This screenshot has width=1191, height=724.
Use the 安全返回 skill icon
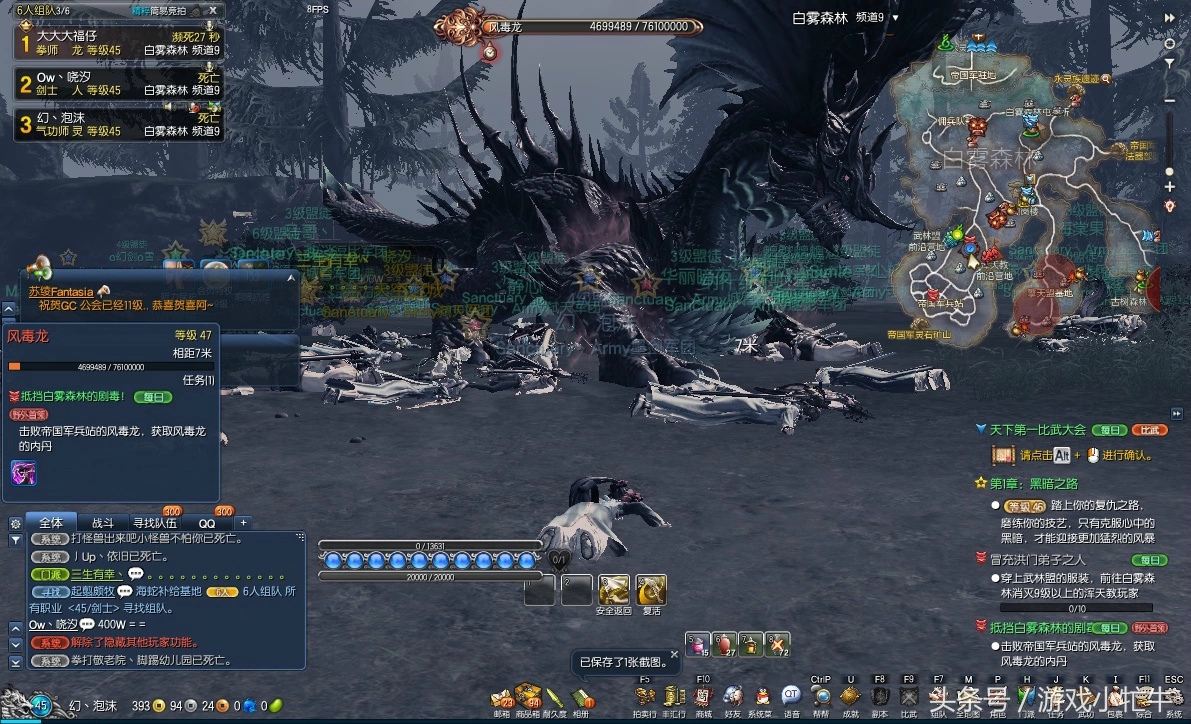pyautogui.click(x=613, y=590)
